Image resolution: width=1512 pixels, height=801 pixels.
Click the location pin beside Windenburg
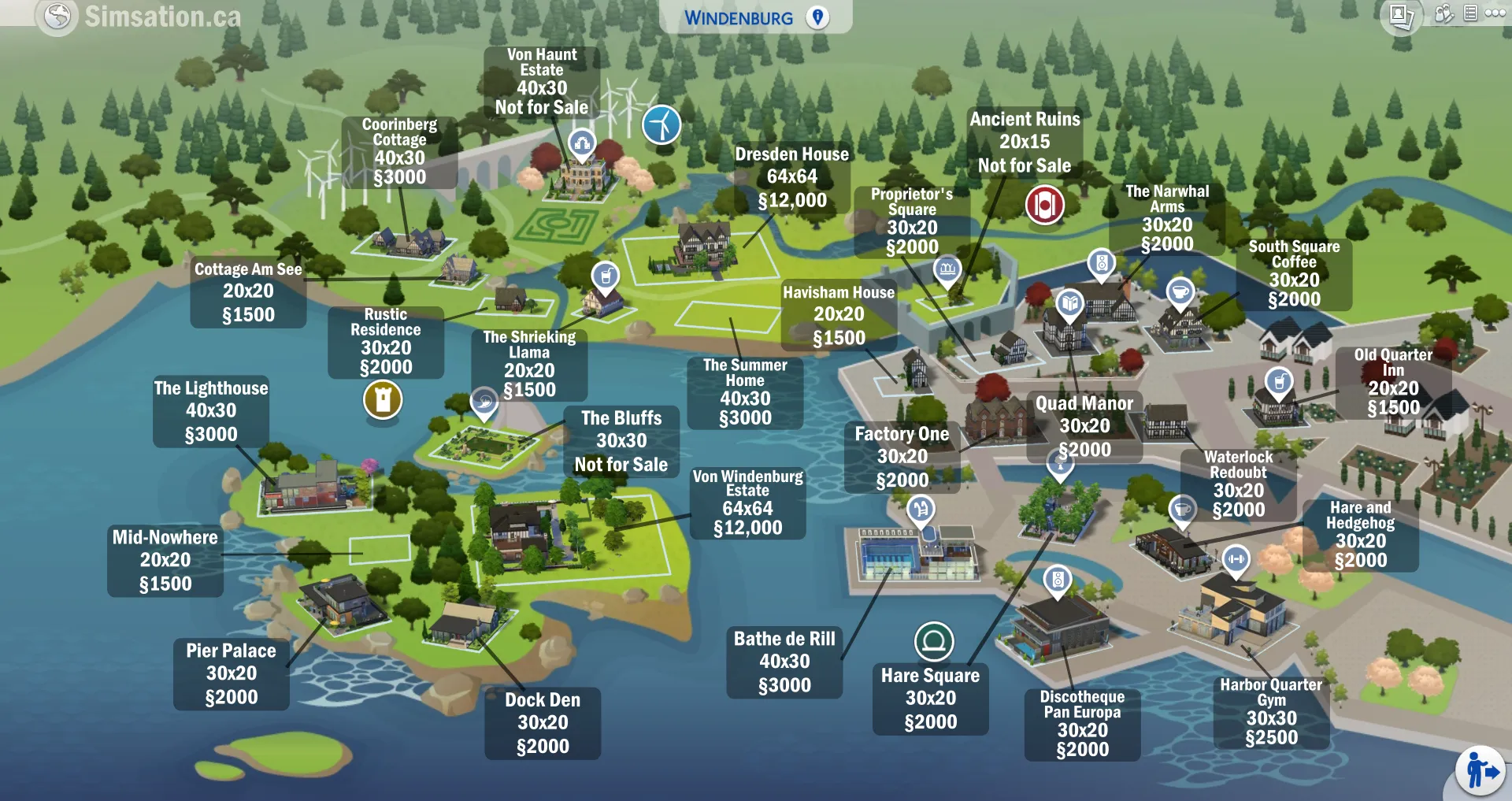click(x=817, y=17)
